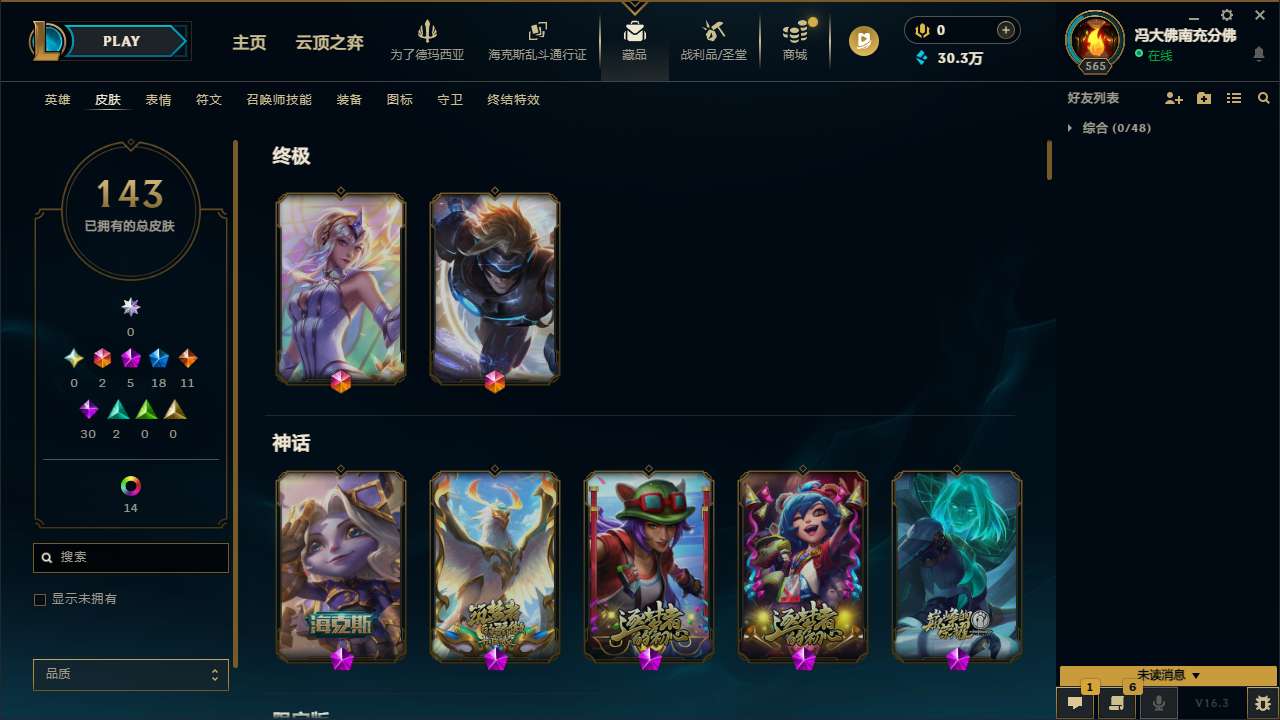This screenshot has height=720, width=1280.
Task: Click the PLAY button
Action: point(121,41)
